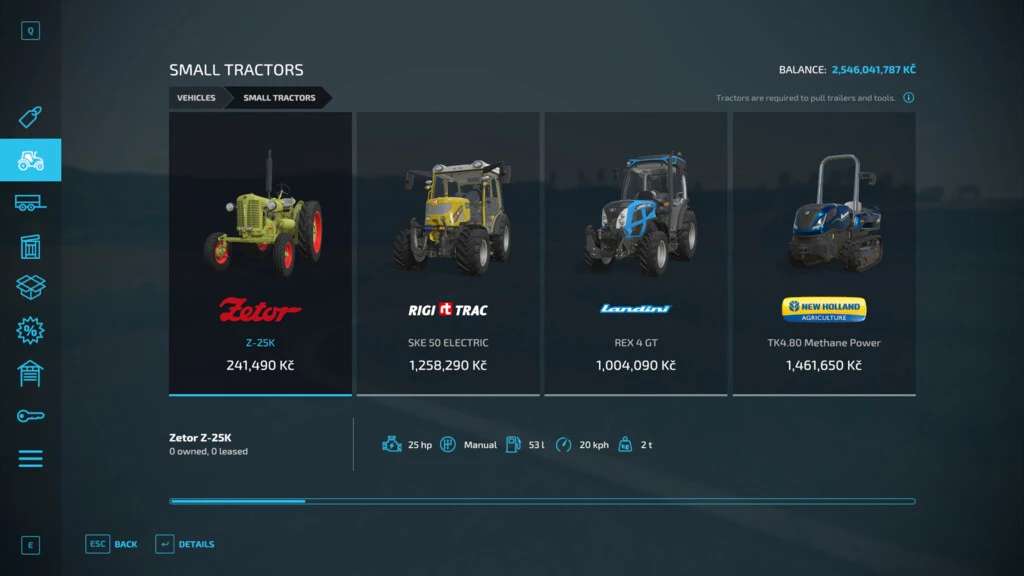This screenshot has width=1024, height=576.
Task: Click the info icon beside tractor hint
Action: 908,98
